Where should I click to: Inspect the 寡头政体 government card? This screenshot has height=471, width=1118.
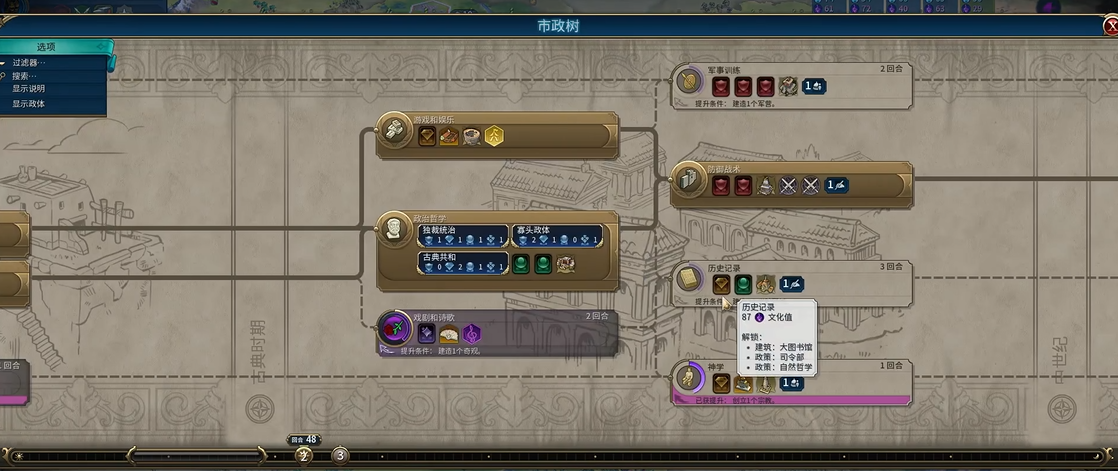pyautogui.click(x=557, y=235)
